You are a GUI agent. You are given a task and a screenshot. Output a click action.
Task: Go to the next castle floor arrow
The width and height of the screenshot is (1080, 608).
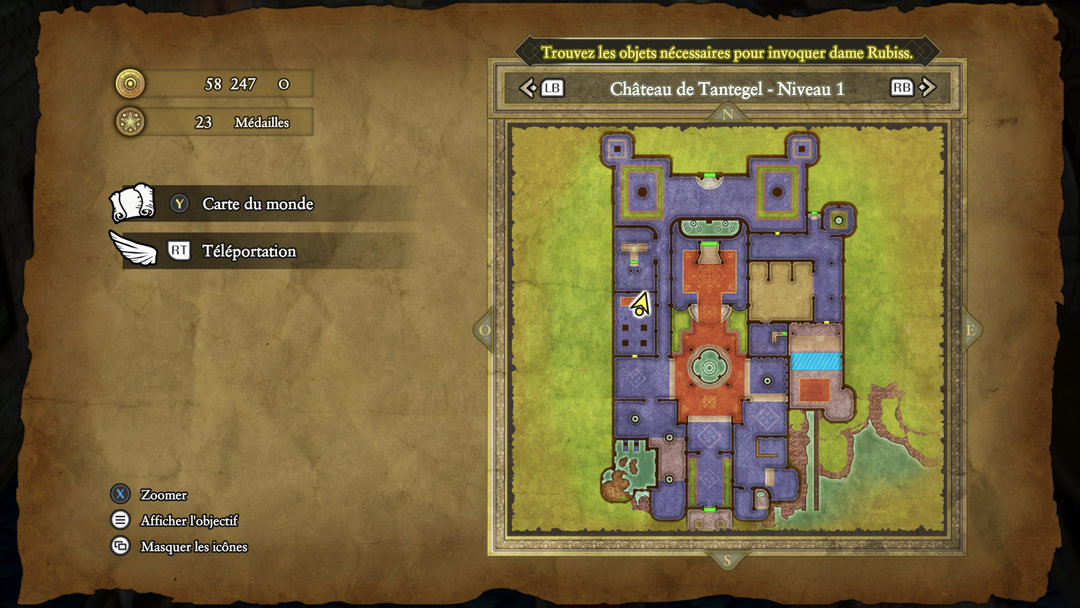[926, 88]
